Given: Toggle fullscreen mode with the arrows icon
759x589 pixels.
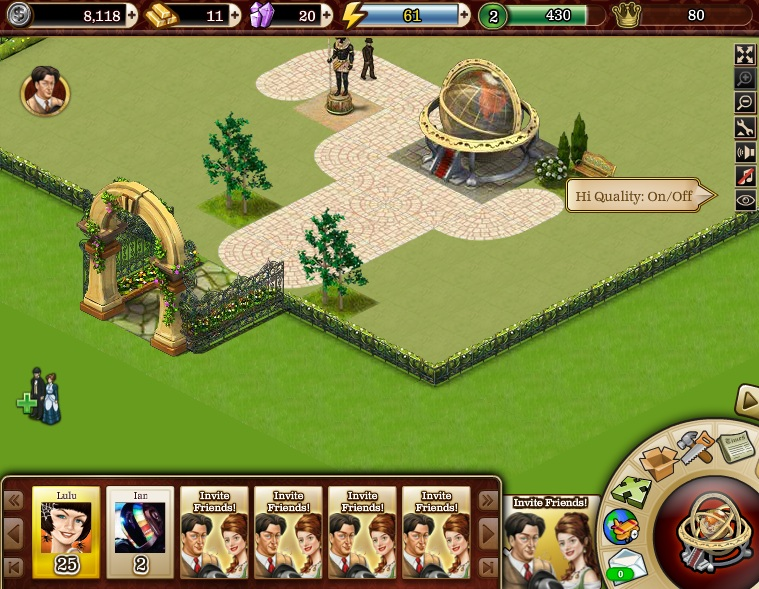Looking at the screenshot, I should pyautogui.click(x=745, y=55).
